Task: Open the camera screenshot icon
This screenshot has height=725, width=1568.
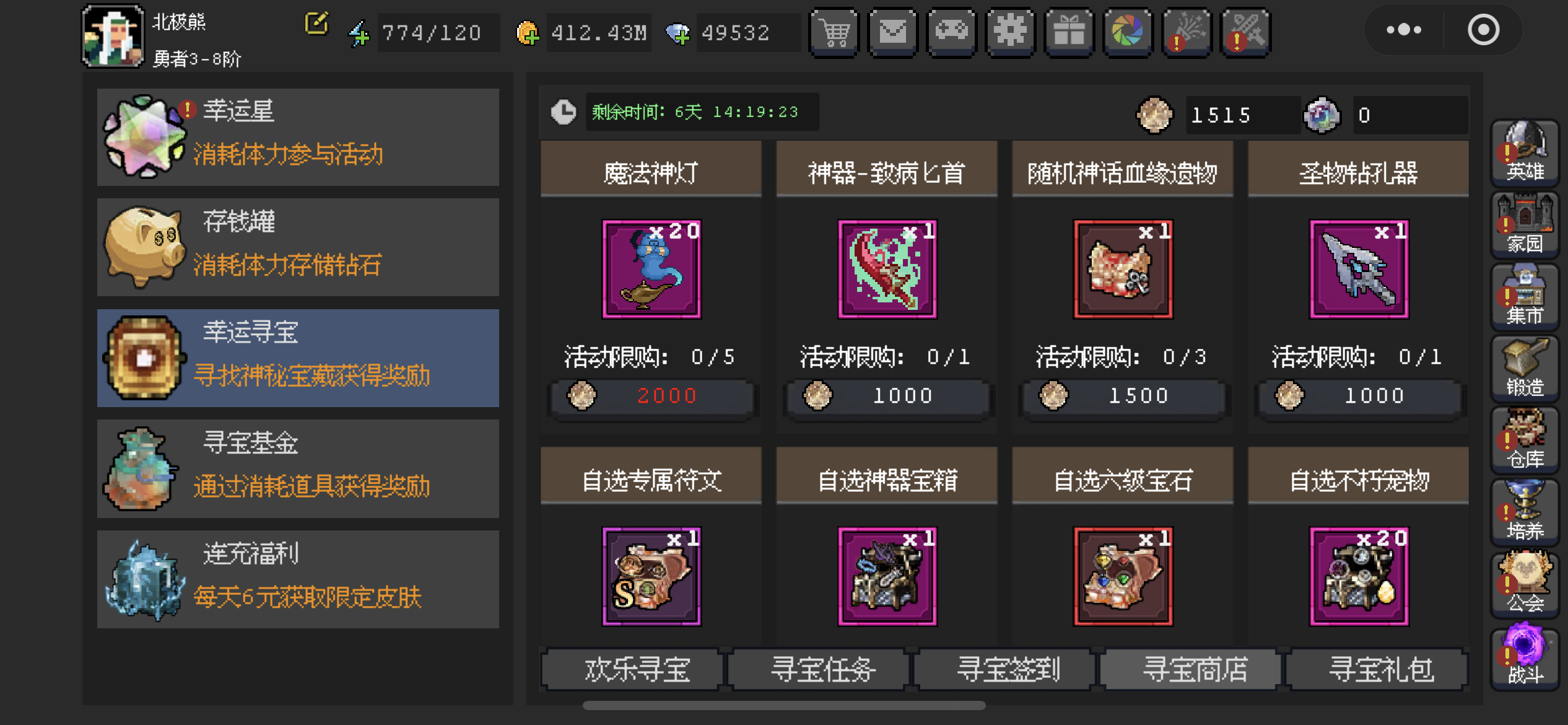Action: pyautogui.click(x=1128, y=32)
